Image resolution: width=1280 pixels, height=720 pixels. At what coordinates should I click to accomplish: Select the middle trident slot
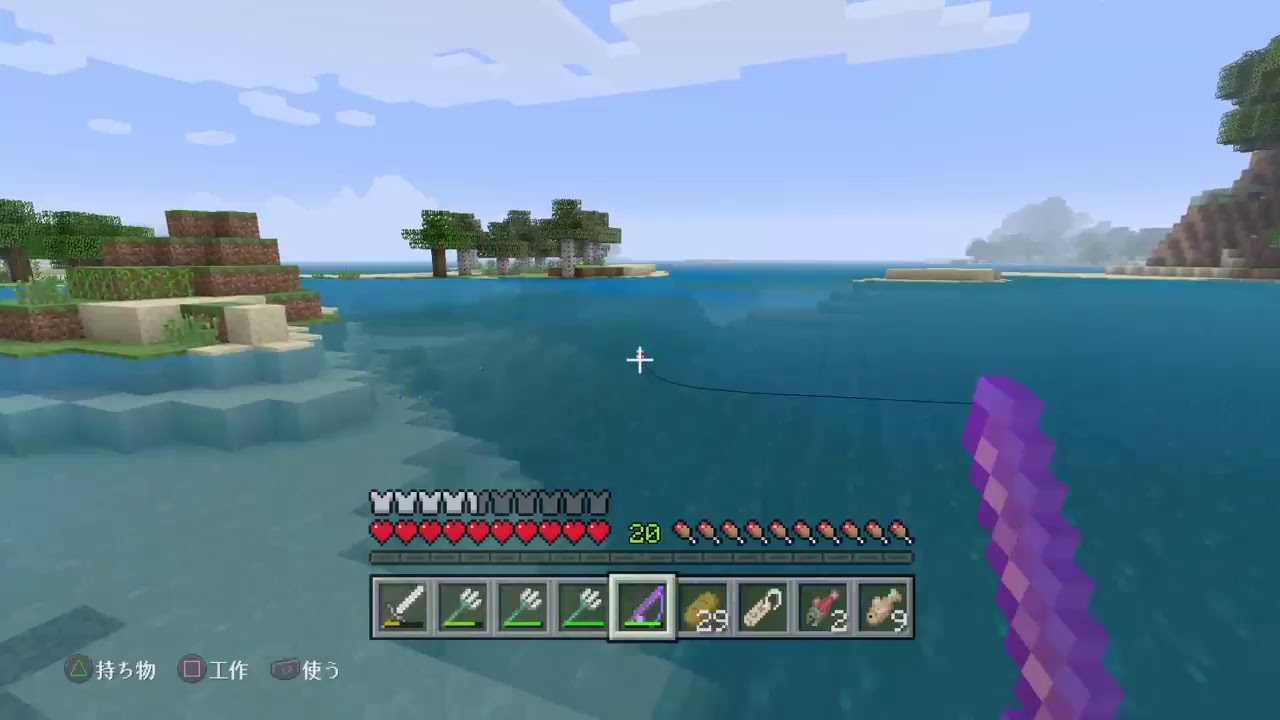coord(522,605)
